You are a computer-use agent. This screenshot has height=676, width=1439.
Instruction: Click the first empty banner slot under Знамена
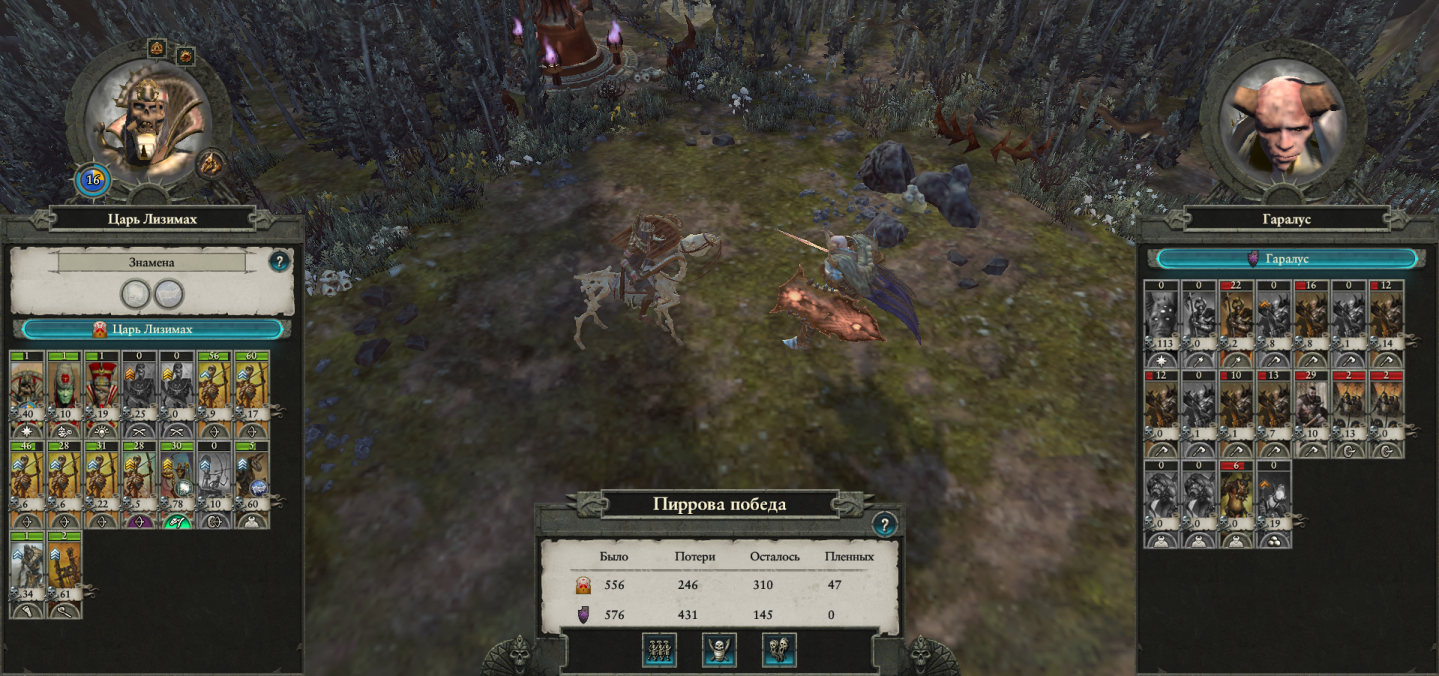point(135,293)
